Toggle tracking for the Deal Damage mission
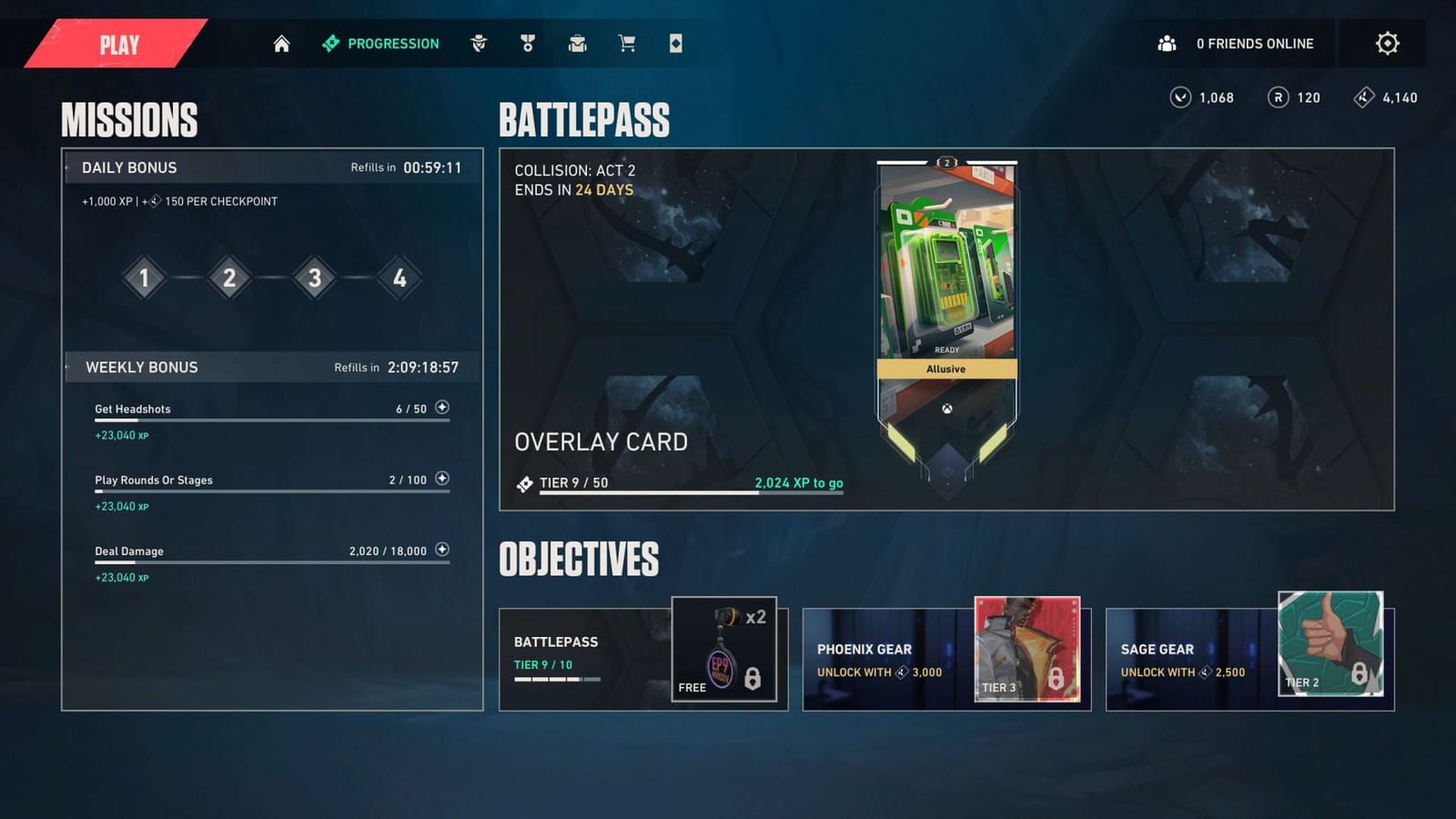 coord(442,550)
